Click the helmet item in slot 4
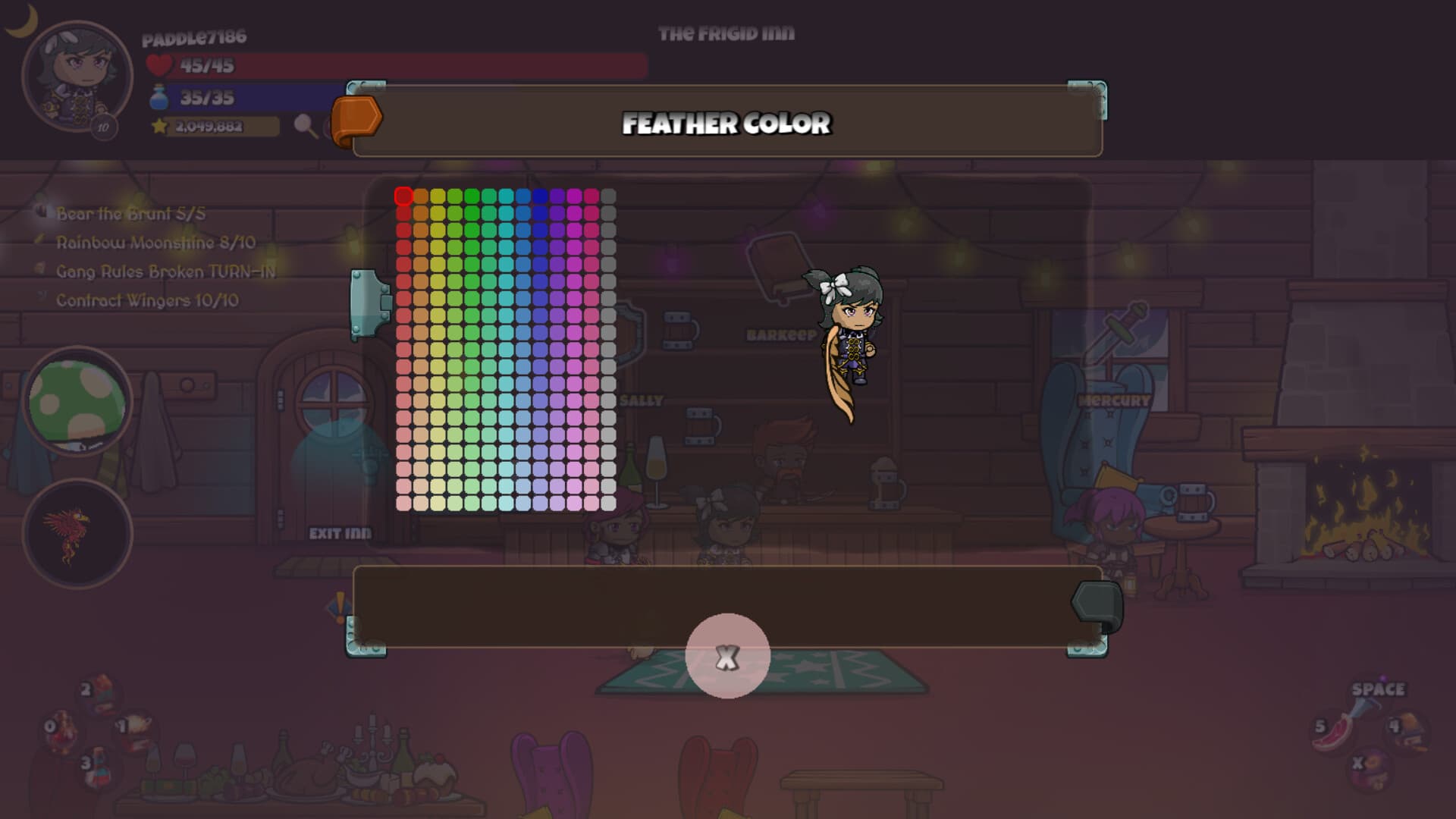 [1408, 732]
